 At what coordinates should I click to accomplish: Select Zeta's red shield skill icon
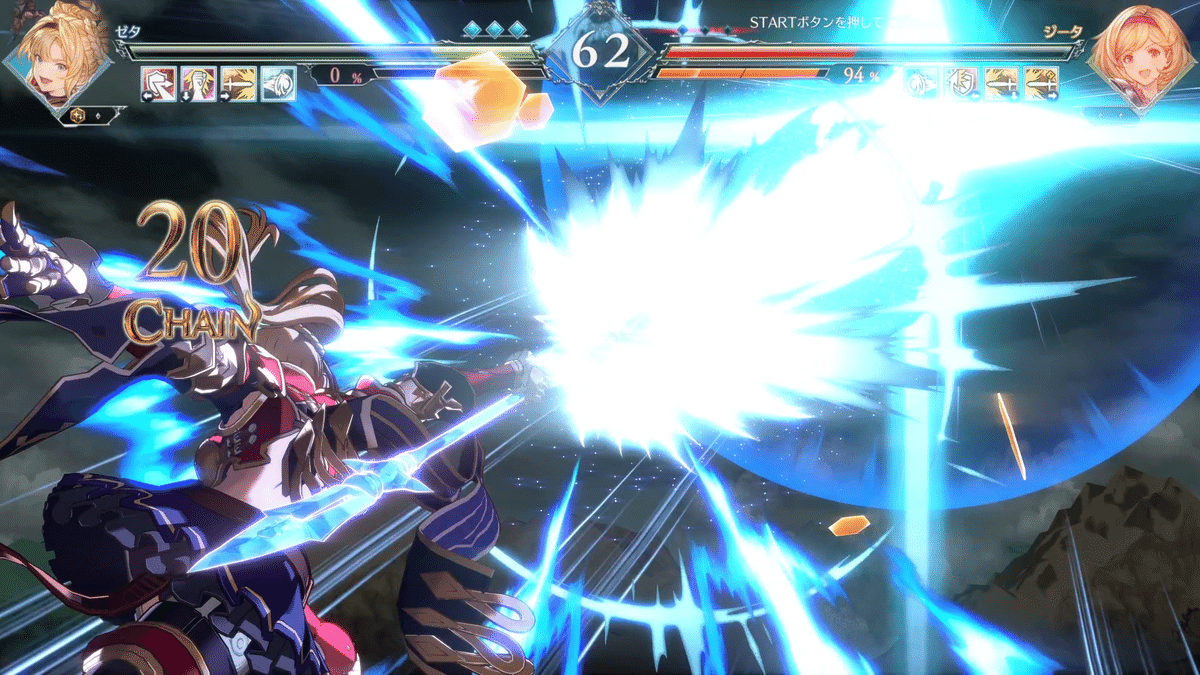coord(159,83)
